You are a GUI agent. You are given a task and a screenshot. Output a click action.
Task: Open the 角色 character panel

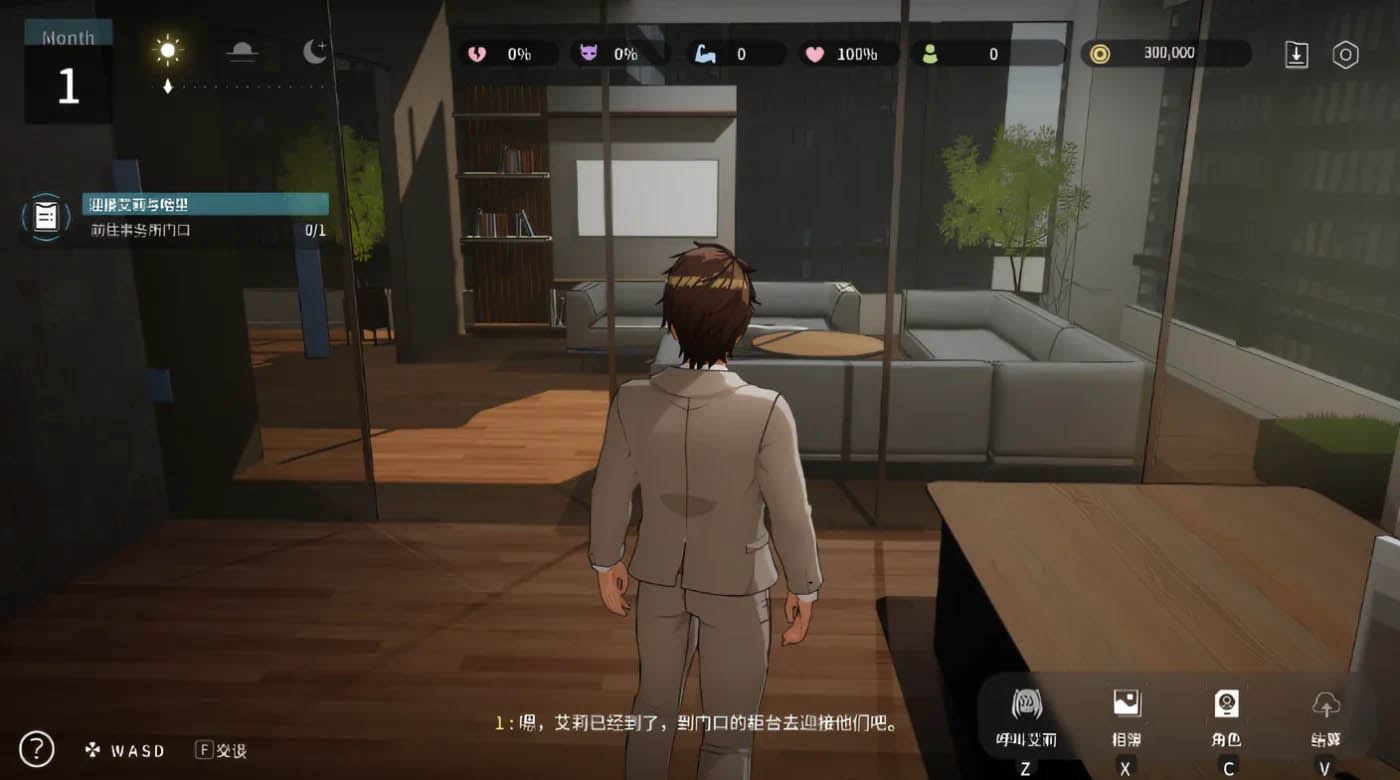coord(1226,715)
